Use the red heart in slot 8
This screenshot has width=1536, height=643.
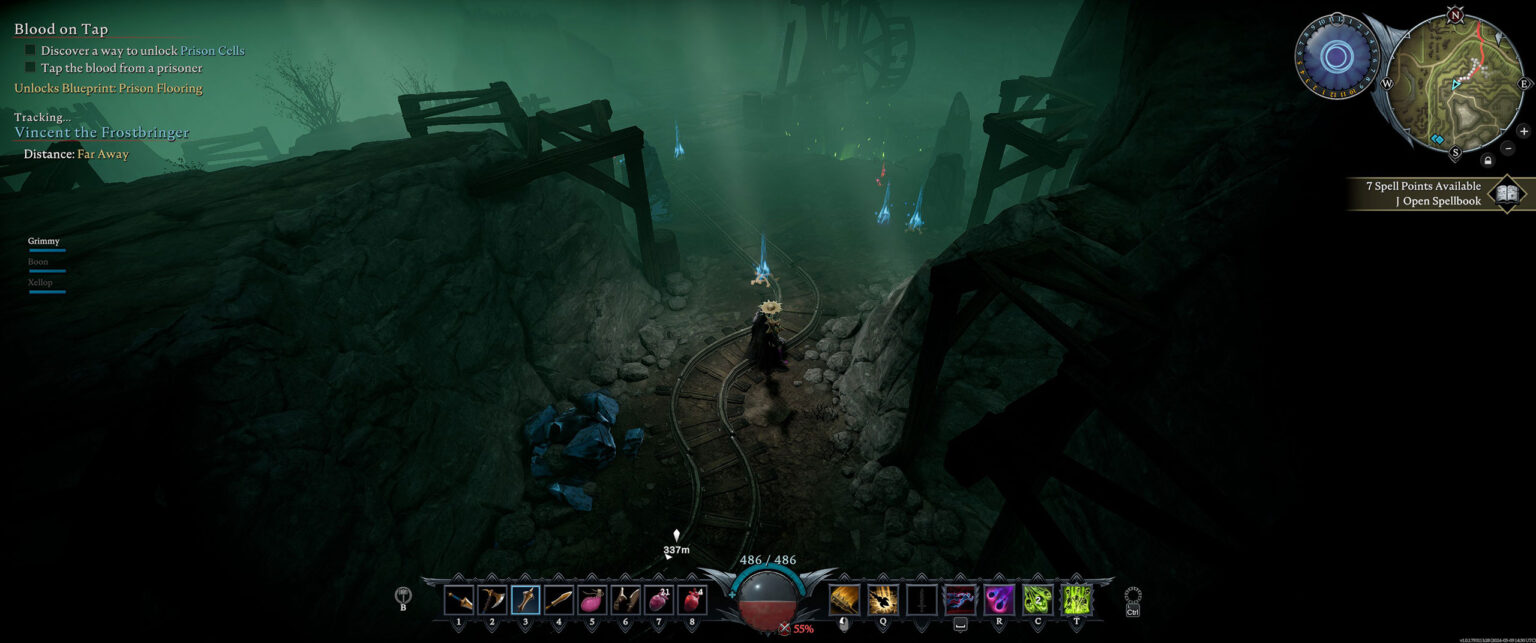point(692,599)
